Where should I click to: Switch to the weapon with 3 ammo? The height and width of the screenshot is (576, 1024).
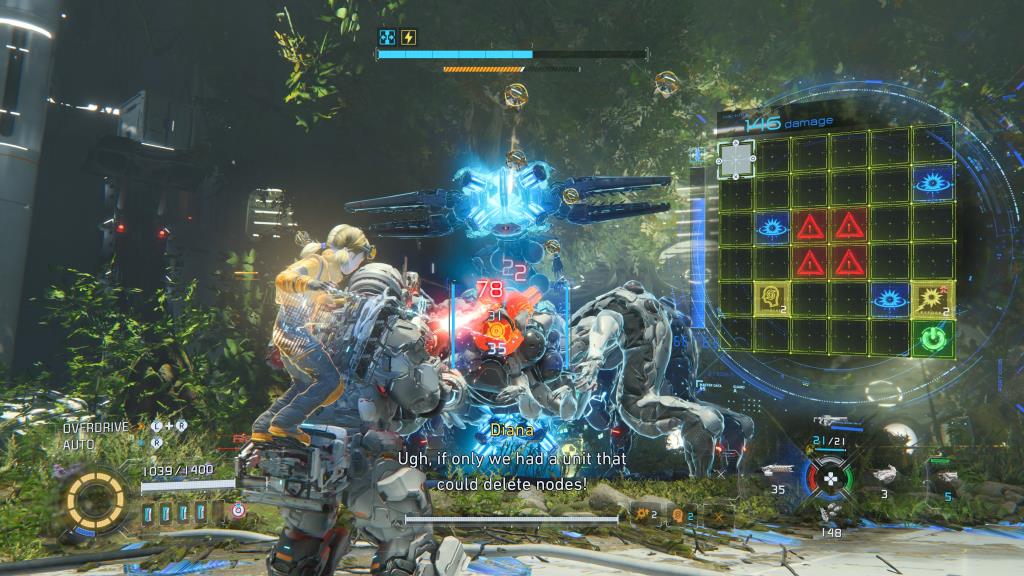884,473
